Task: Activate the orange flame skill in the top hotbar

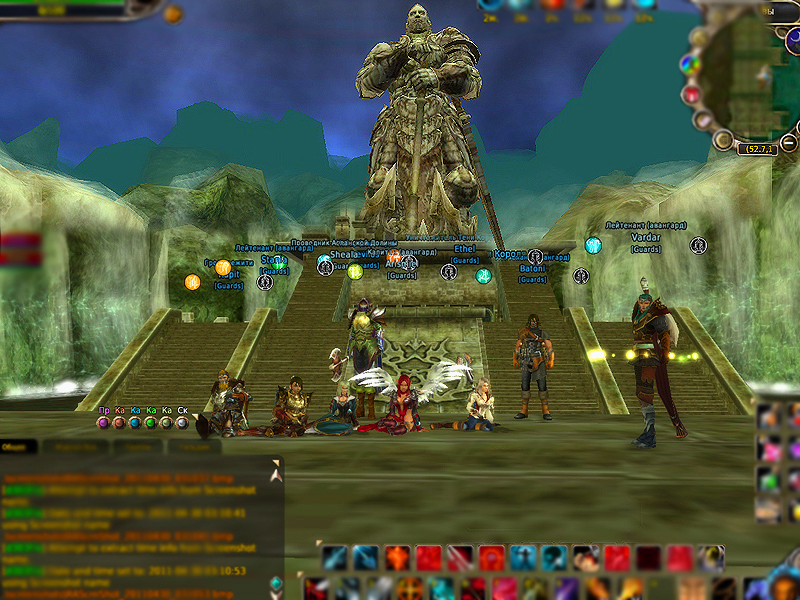Action: tap(397, 558)
